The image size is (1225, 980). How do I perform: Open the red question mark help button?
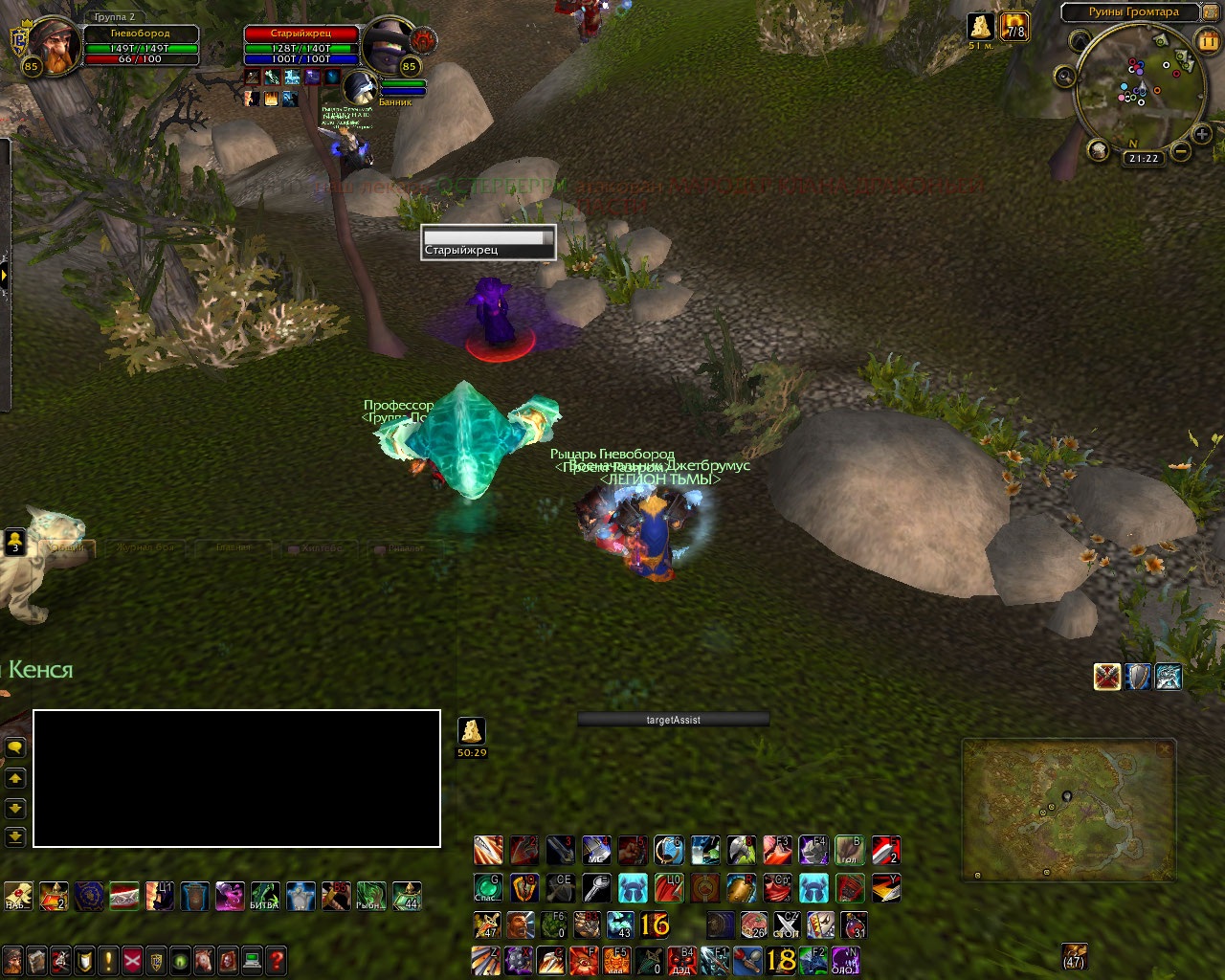click(276, 960)
